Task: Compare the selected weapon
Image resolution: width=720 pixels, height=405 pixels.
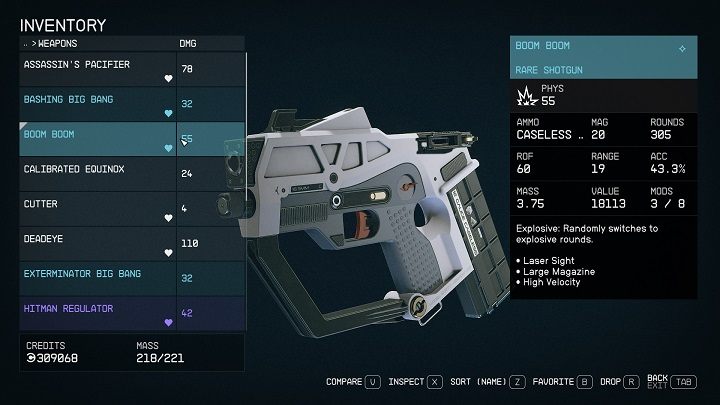Action: (352, 381)
